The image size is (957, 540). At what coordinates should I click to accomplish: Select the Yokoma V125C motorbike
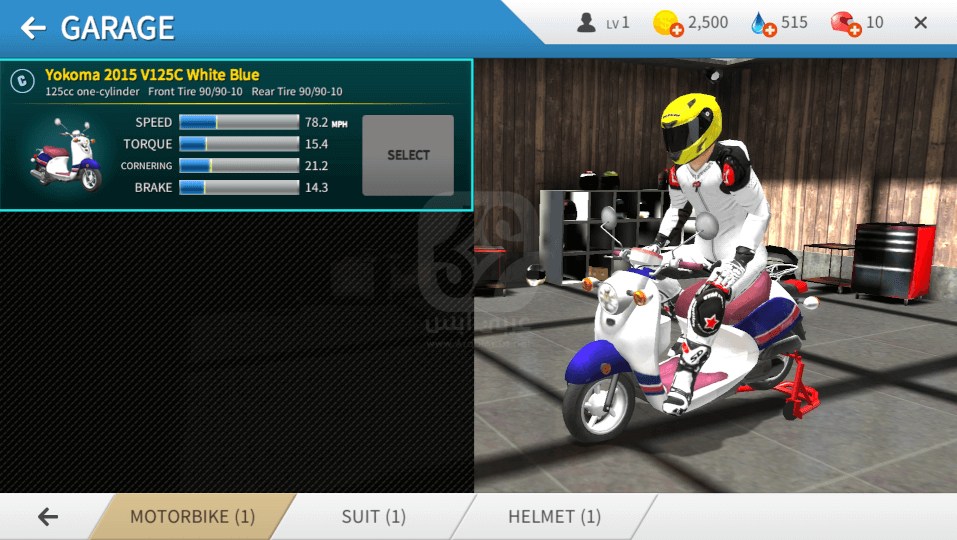click(408, 155)
